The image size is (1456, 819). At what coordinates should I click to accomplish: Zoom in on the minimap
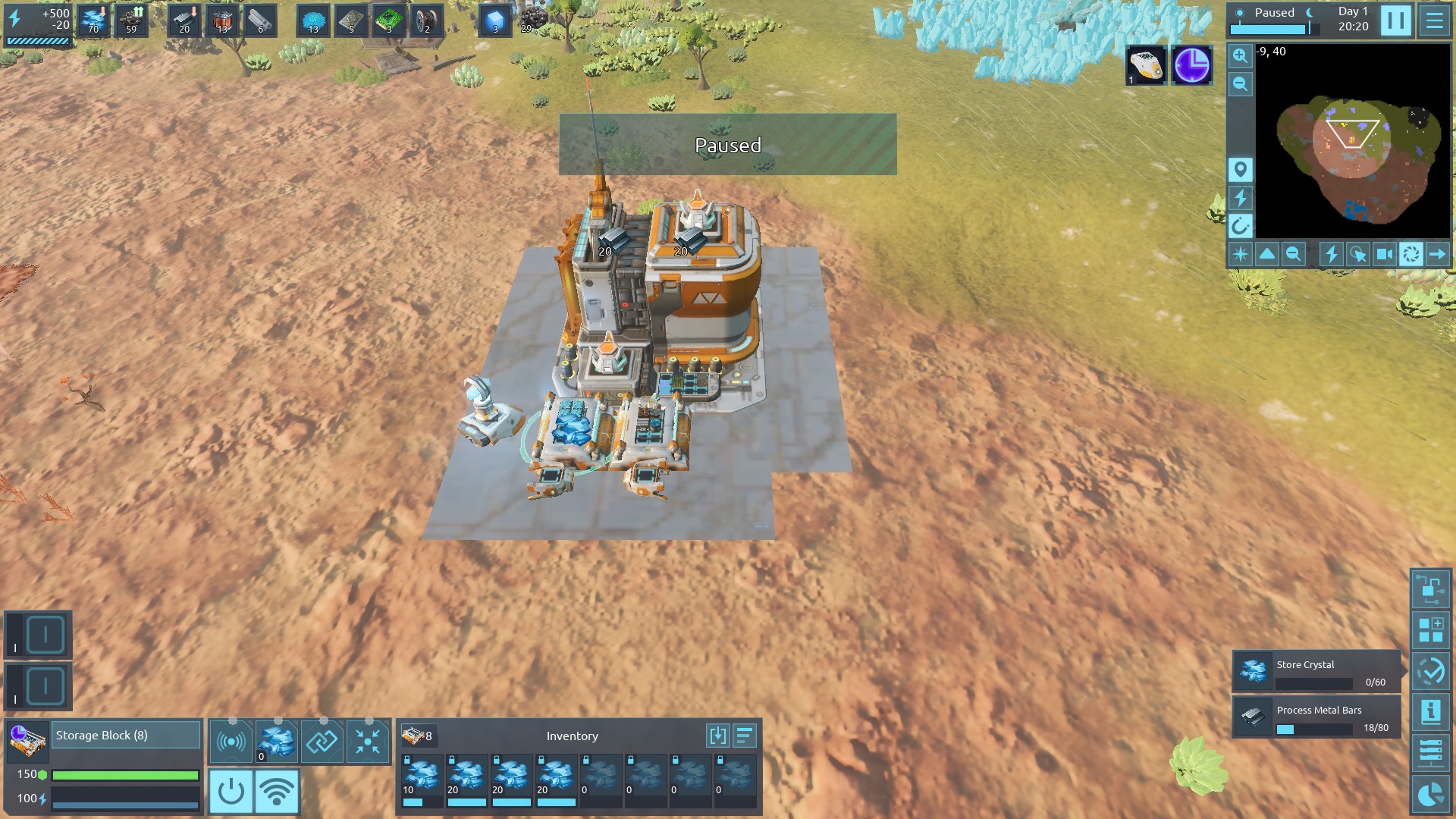[1240, 55]
